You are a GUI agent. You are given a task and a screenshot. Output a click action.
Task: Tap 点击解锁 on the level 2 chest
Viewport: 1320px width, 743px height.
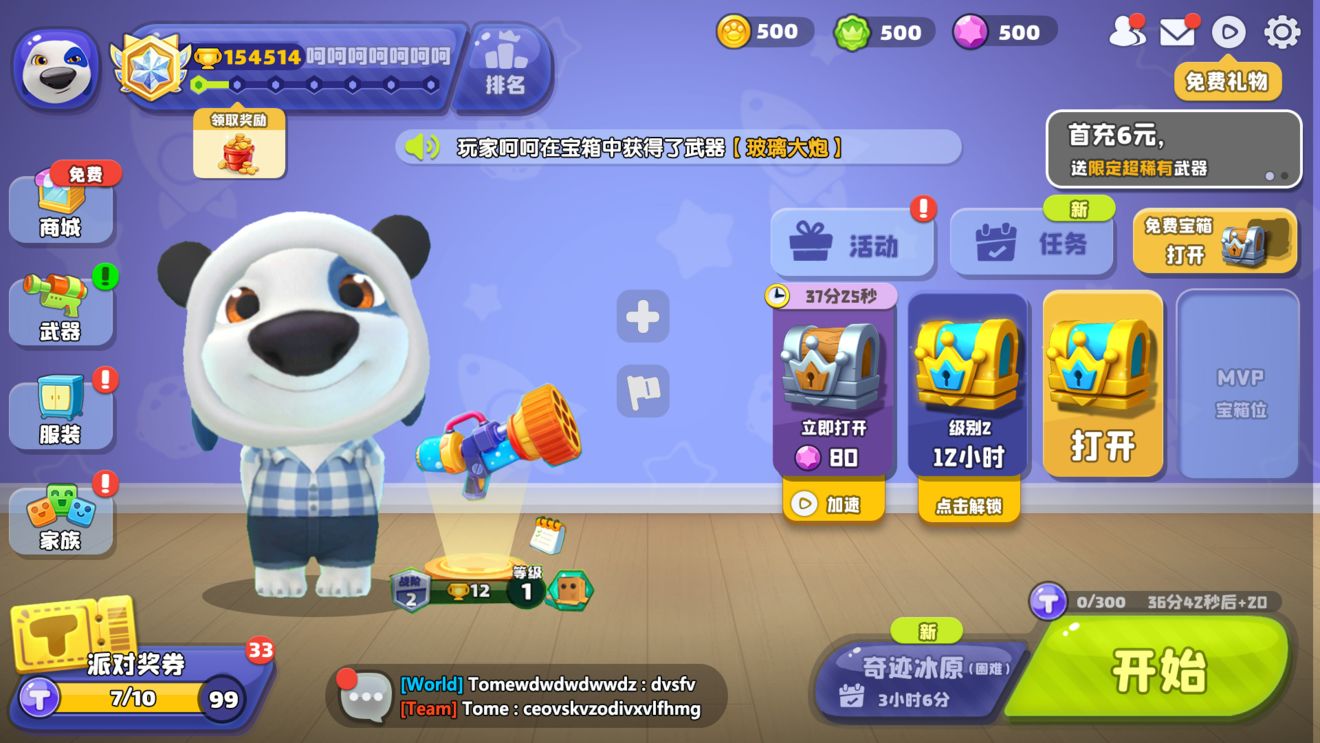pos(968,506)
